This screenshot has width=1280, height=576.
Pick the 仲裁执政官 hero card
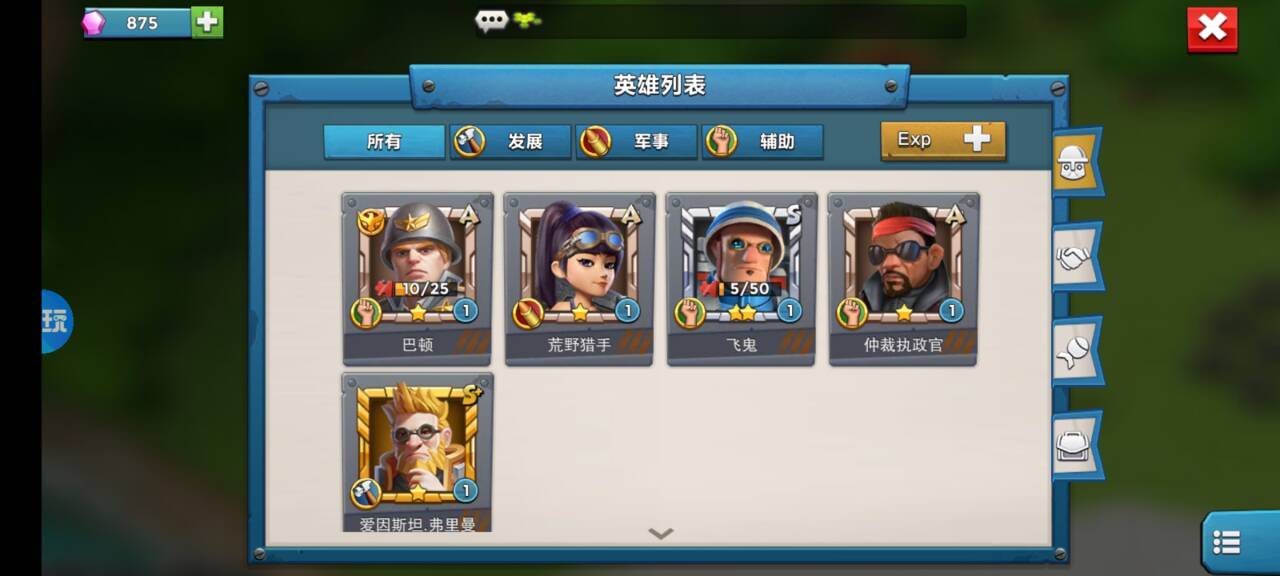point(903,278)
